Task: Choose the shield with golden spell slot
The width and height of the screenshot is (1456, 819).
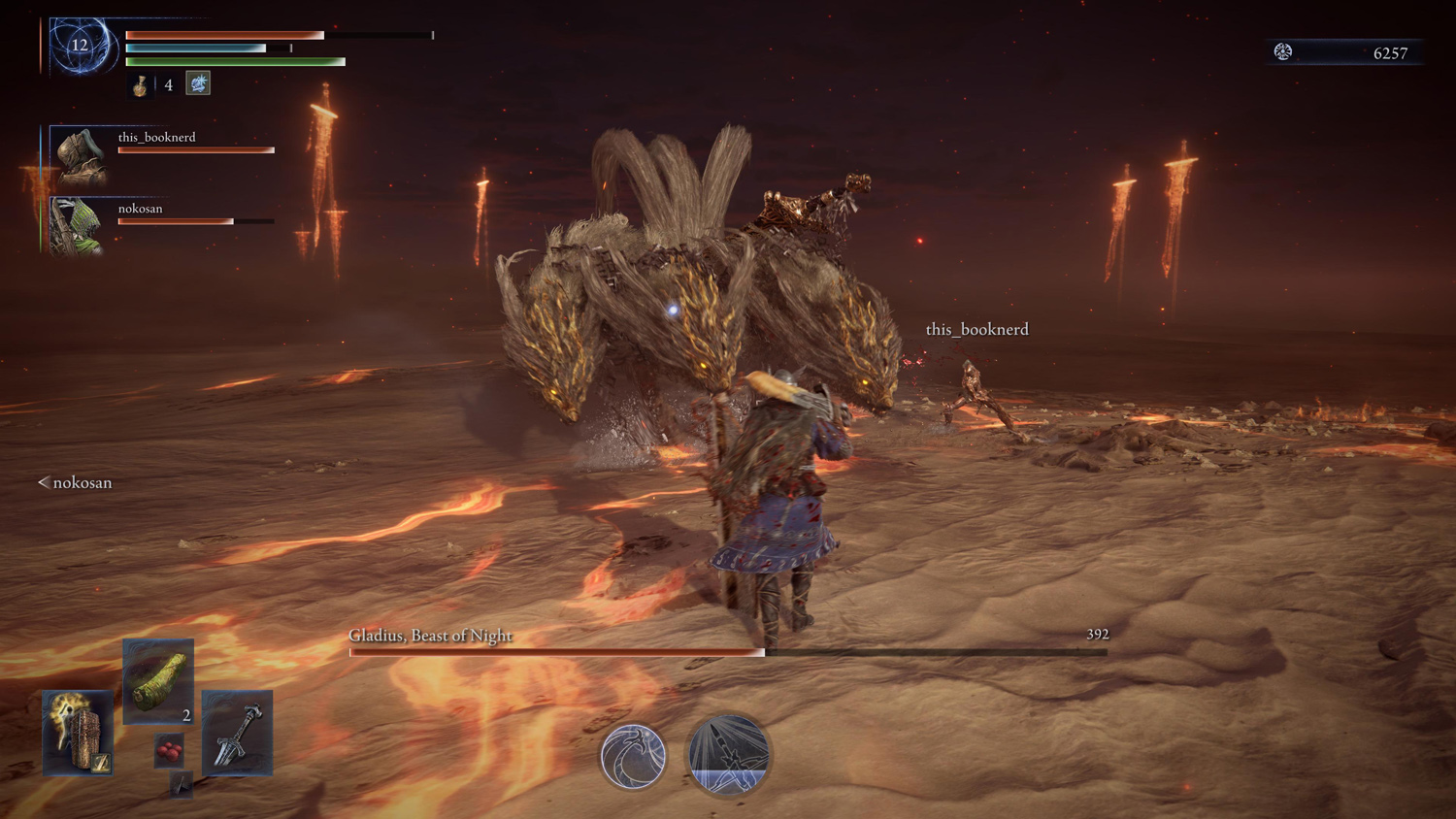Action: tap(78, 734)
